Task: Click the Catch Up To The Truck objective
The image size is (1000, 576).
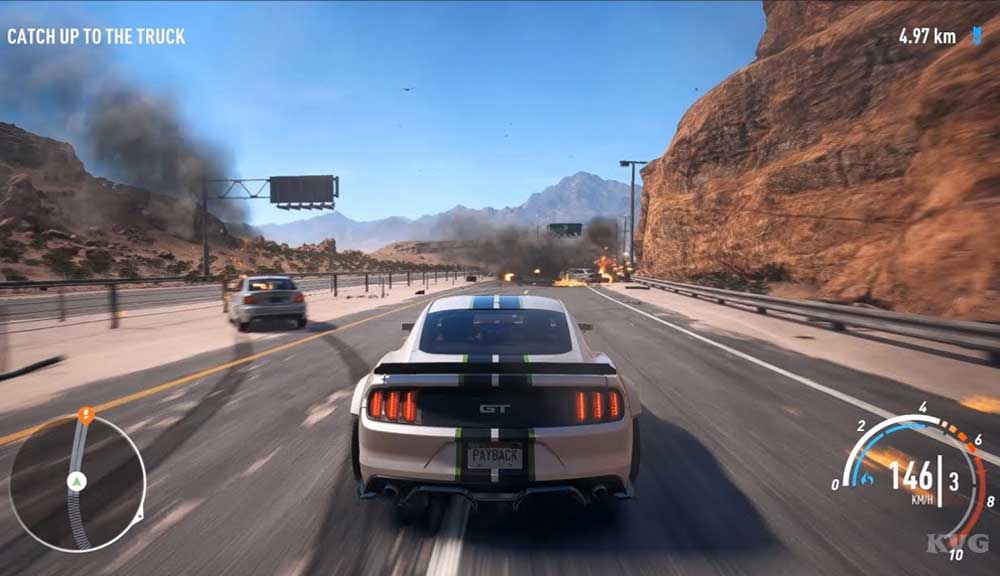Action: coord(96,37)
